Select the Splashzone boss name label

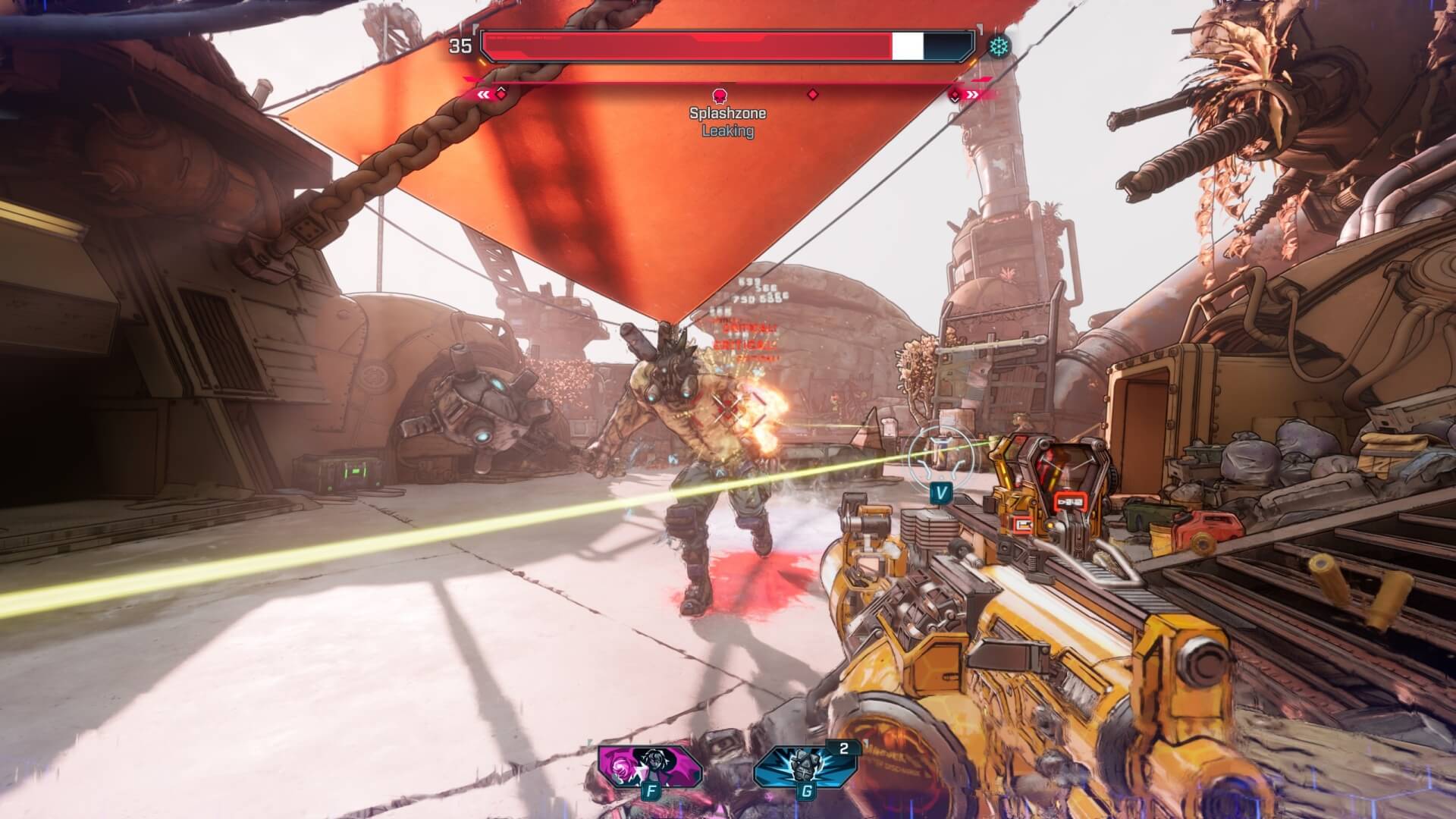[726, 114]
